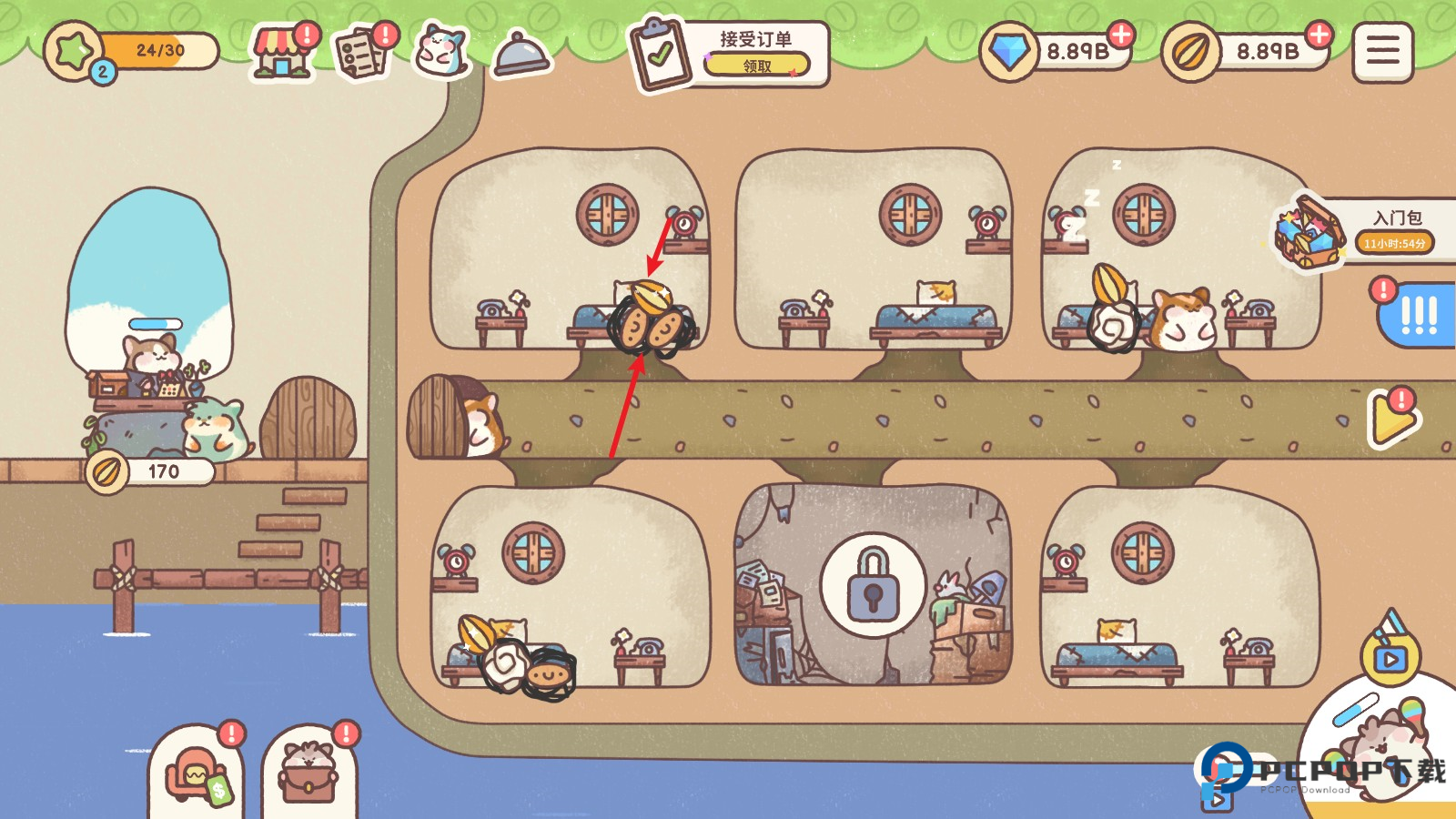Image resolution: width=1456 pixels, height=819 pixels.
Task: Tap the green star level badge
Action: click(75, 51)
